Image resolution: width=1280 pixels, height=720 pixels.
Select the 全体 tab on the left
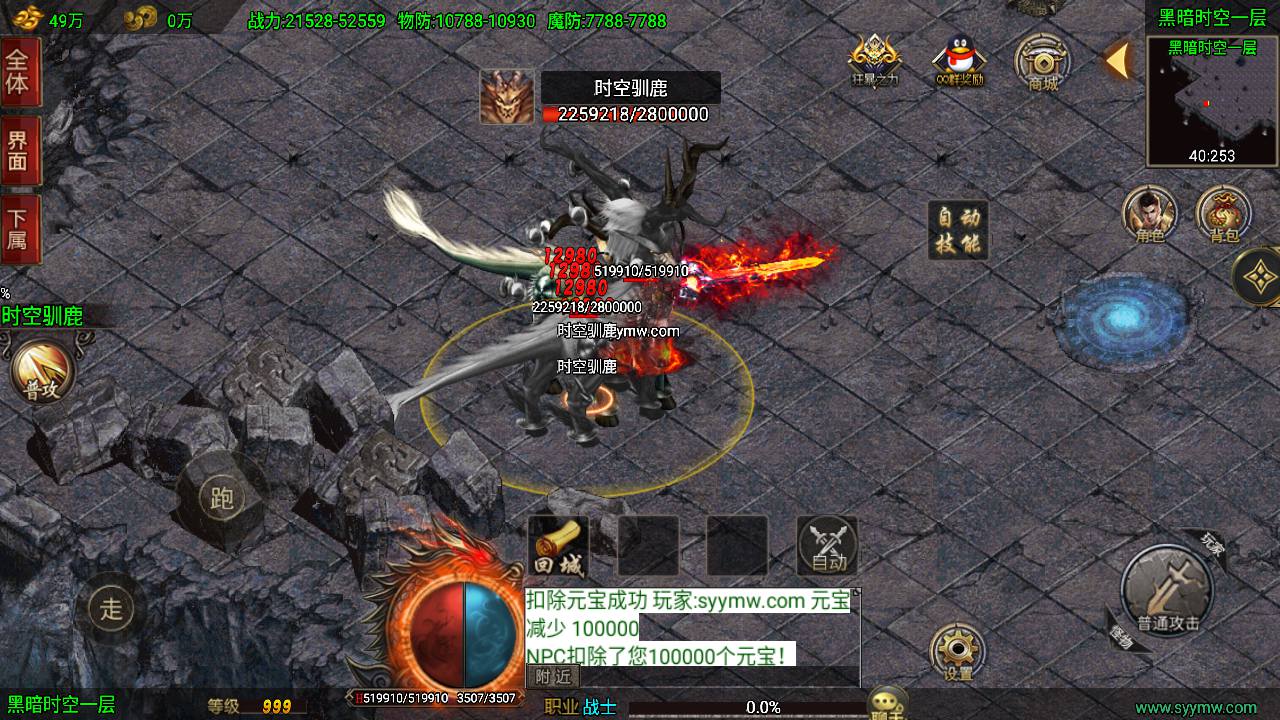(x=19, y=71)
